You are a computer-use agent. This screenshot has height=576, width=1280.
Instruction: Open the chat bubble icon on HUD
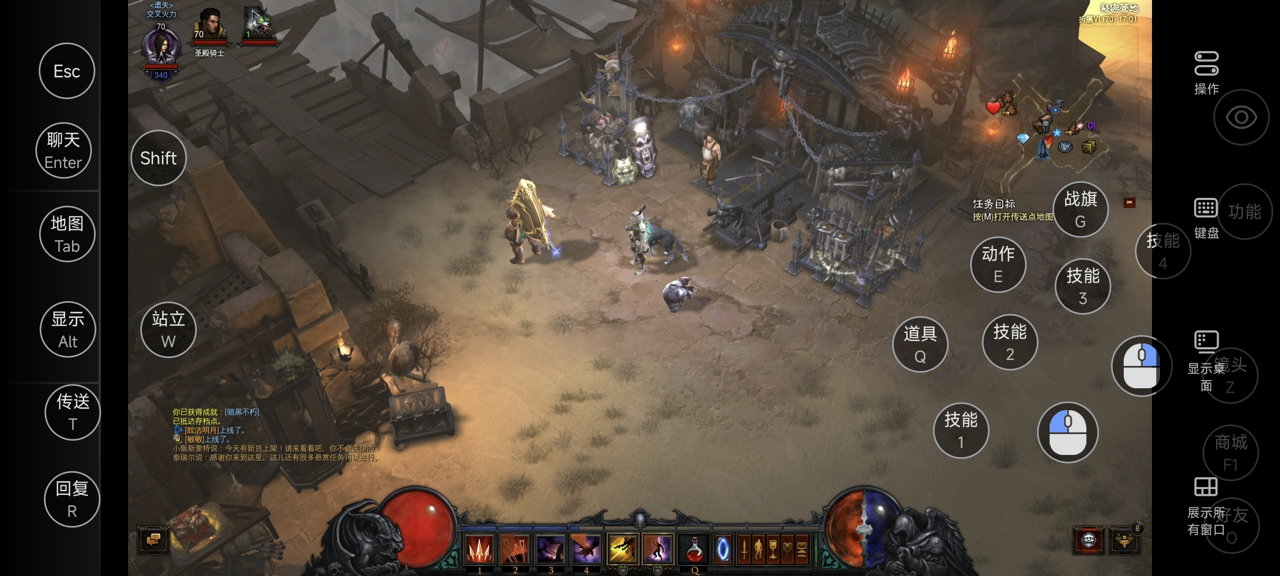(x=153, y=540)
